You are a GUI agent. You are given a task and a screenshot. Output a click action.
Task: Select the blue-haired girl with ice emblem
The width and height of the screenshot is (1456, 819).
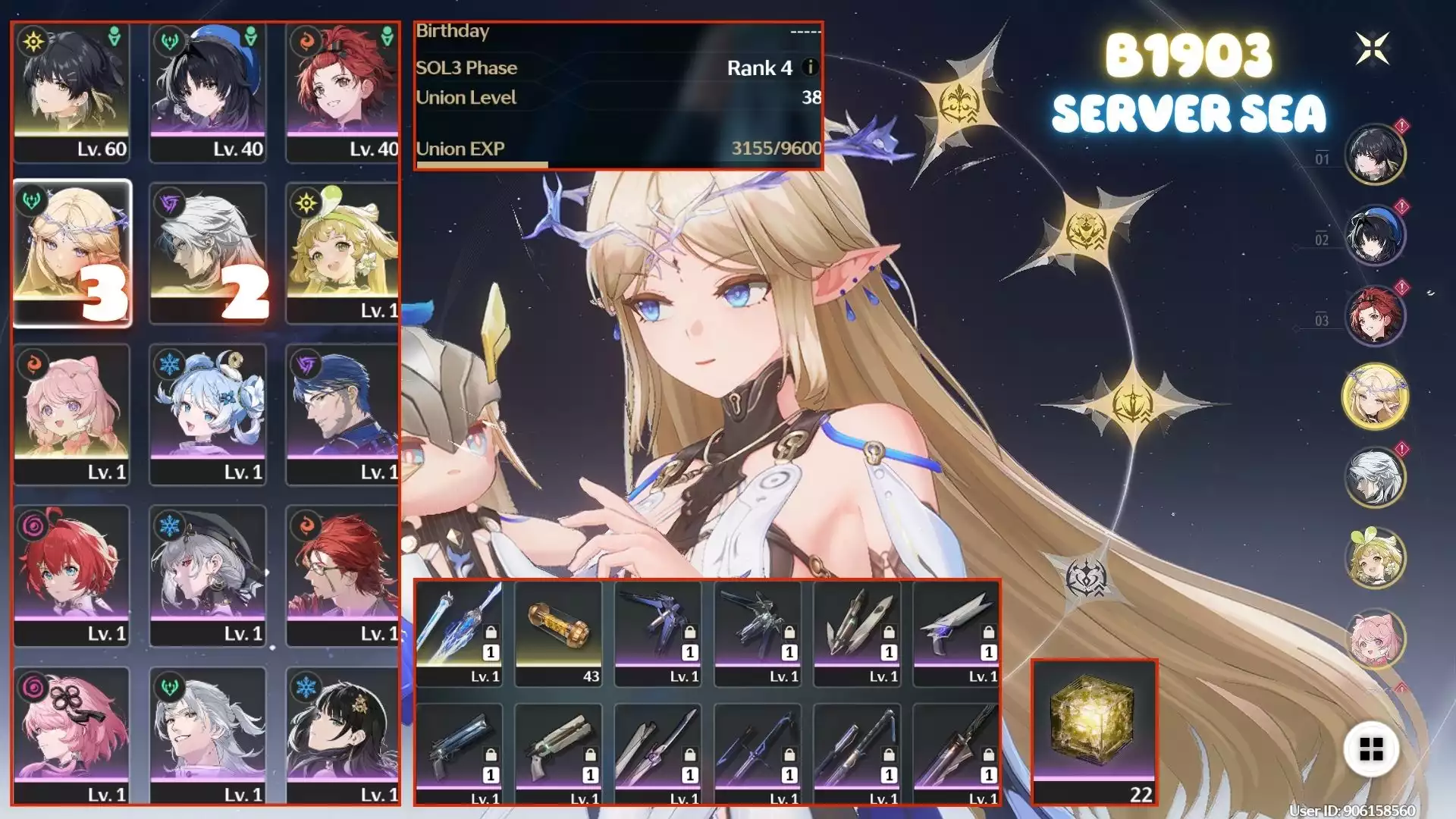click(208, 415)
